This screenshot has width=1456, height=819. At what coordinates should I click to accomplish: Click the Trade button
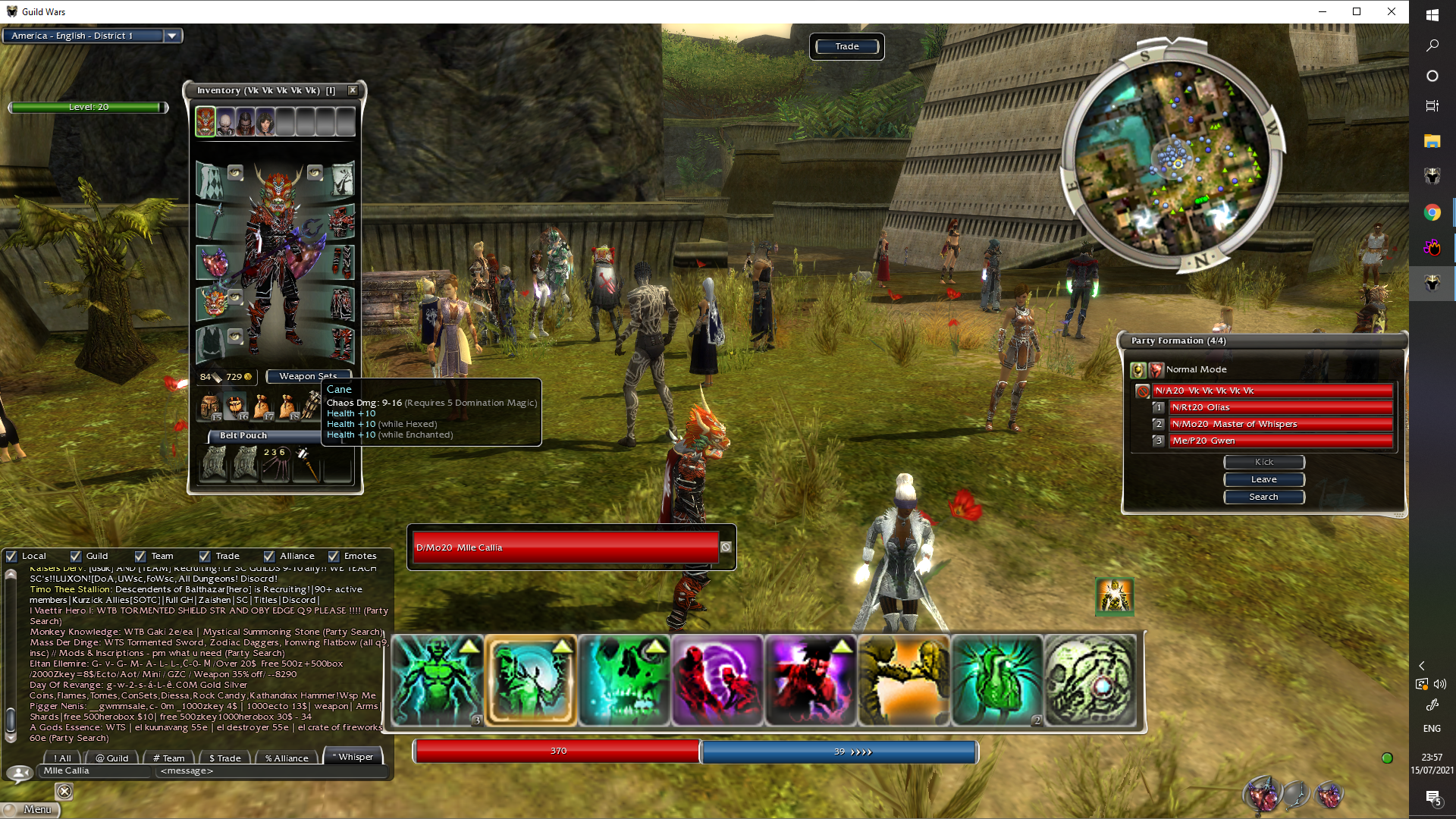pyautogui.click(x=846, y=46)
